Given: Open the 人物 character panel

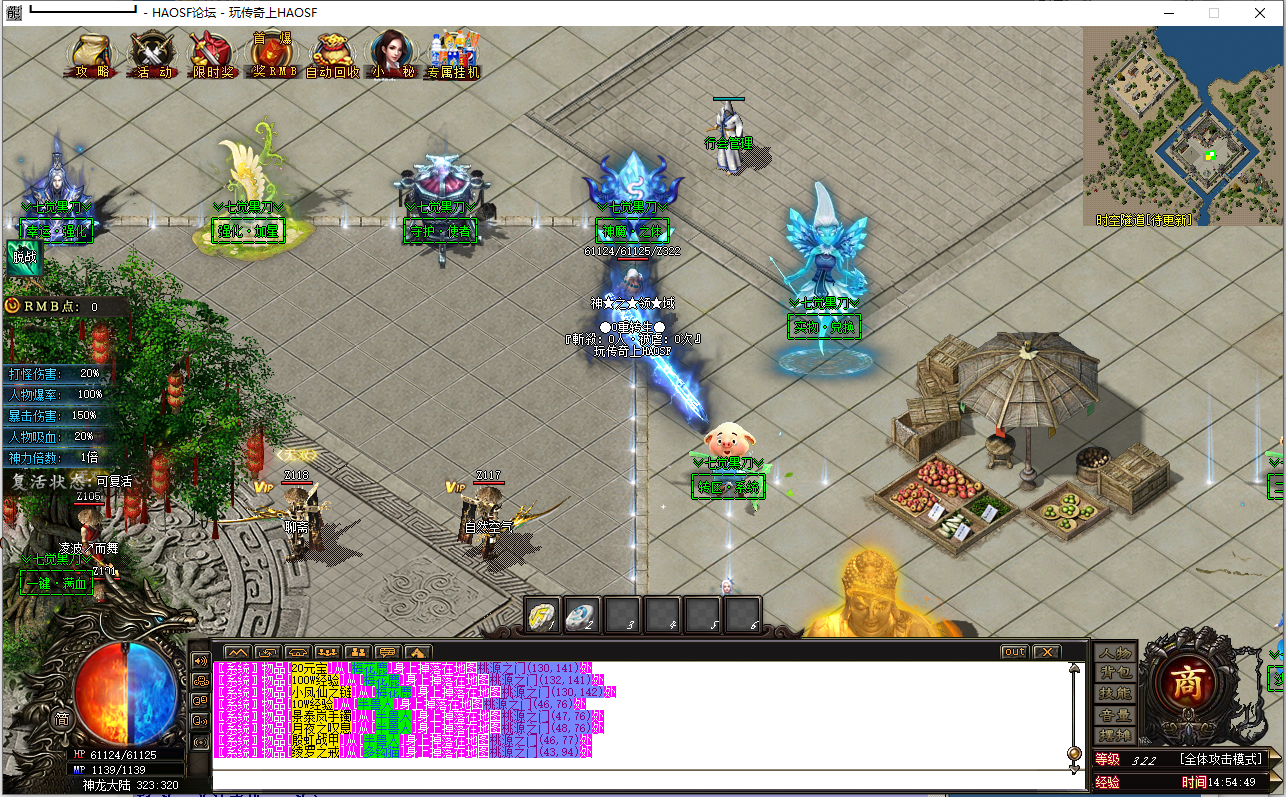Looking at the screenshot, I should point(1114,653).
